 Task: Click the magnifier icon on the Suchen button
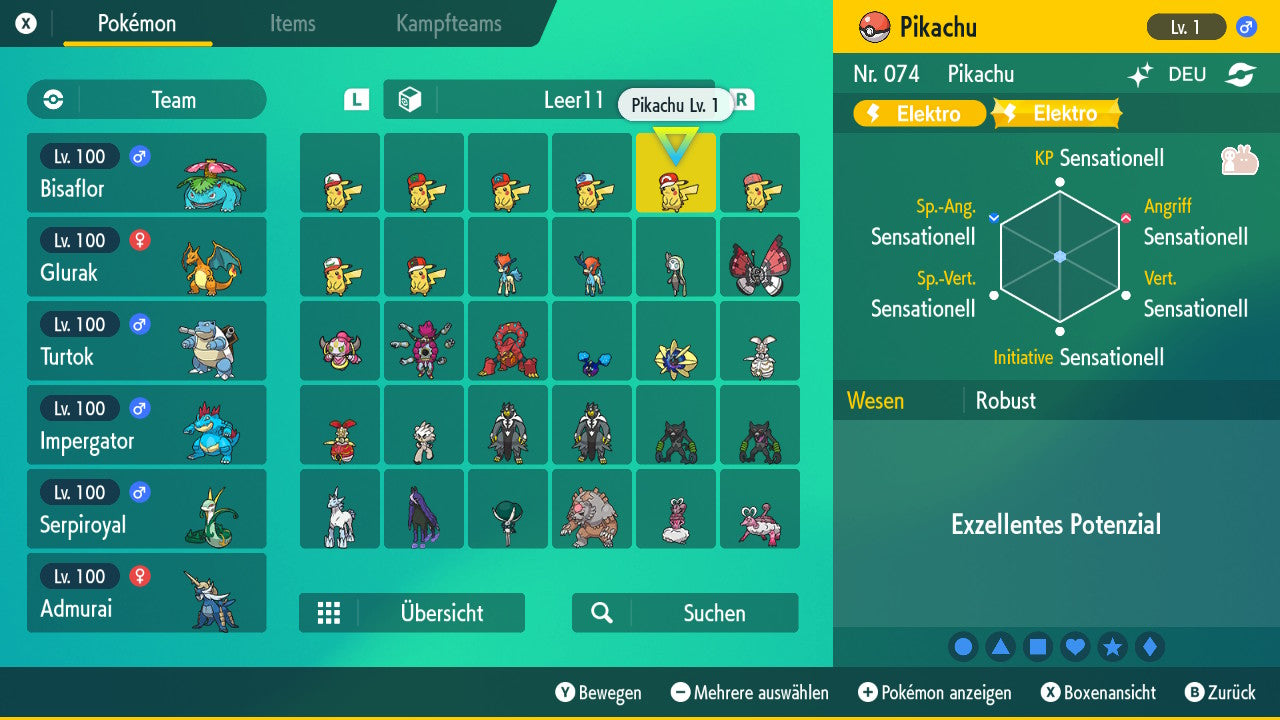pyautogui.click(x=601, y=612)
